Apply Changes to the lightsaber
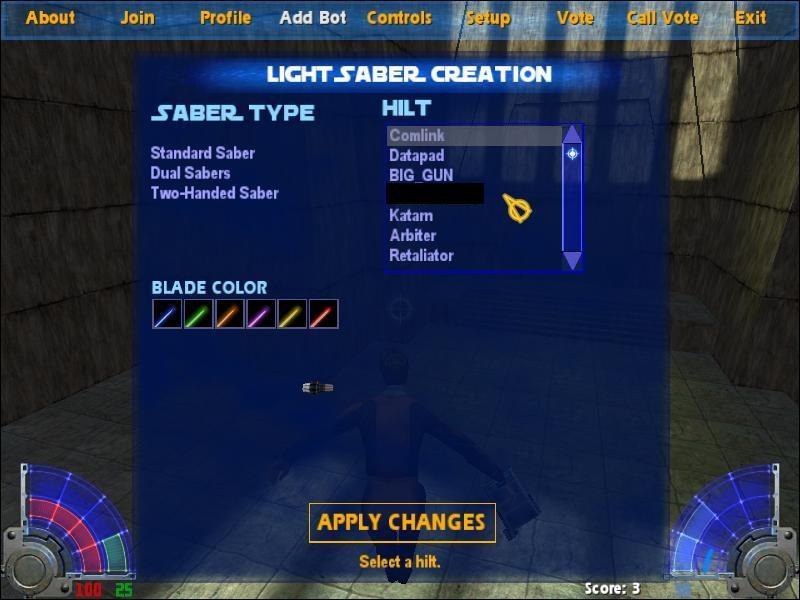This screenshot has height=600, width=800. pyautogui.click(x=402, y=522)
